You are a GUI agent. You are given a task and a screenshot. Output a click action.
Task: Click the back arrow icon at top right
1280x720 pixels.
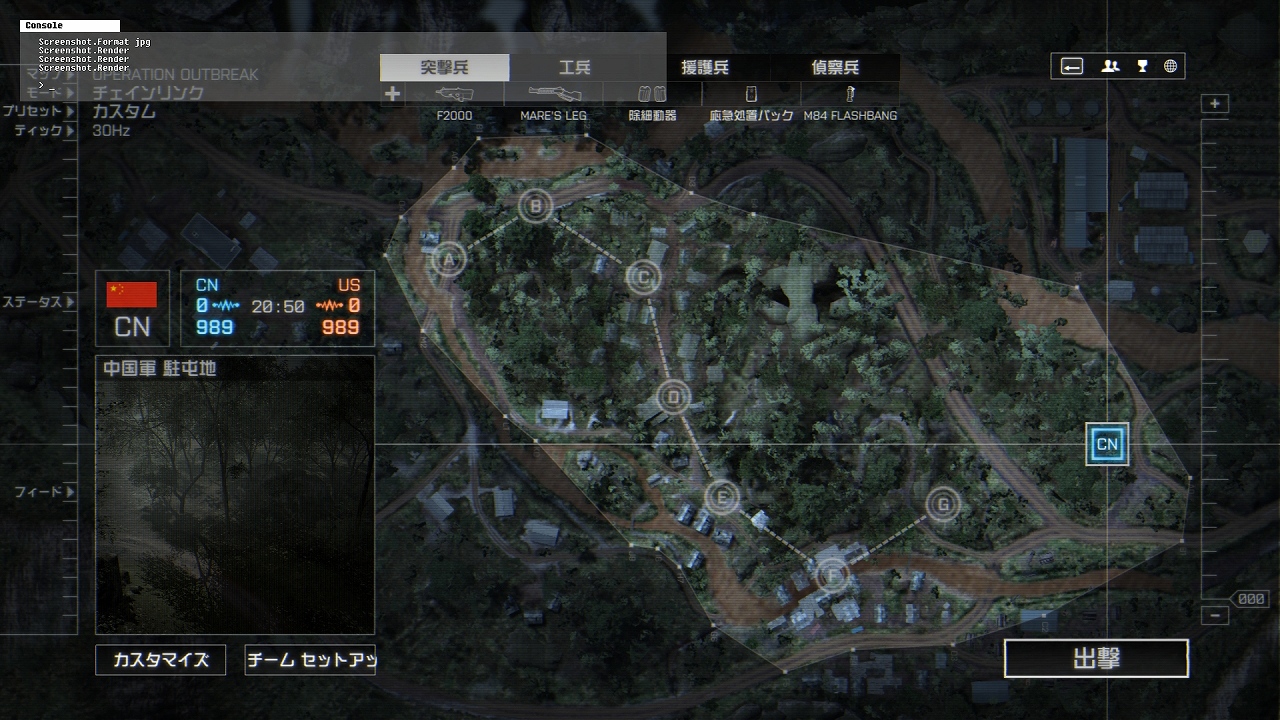coord(1072,66)
